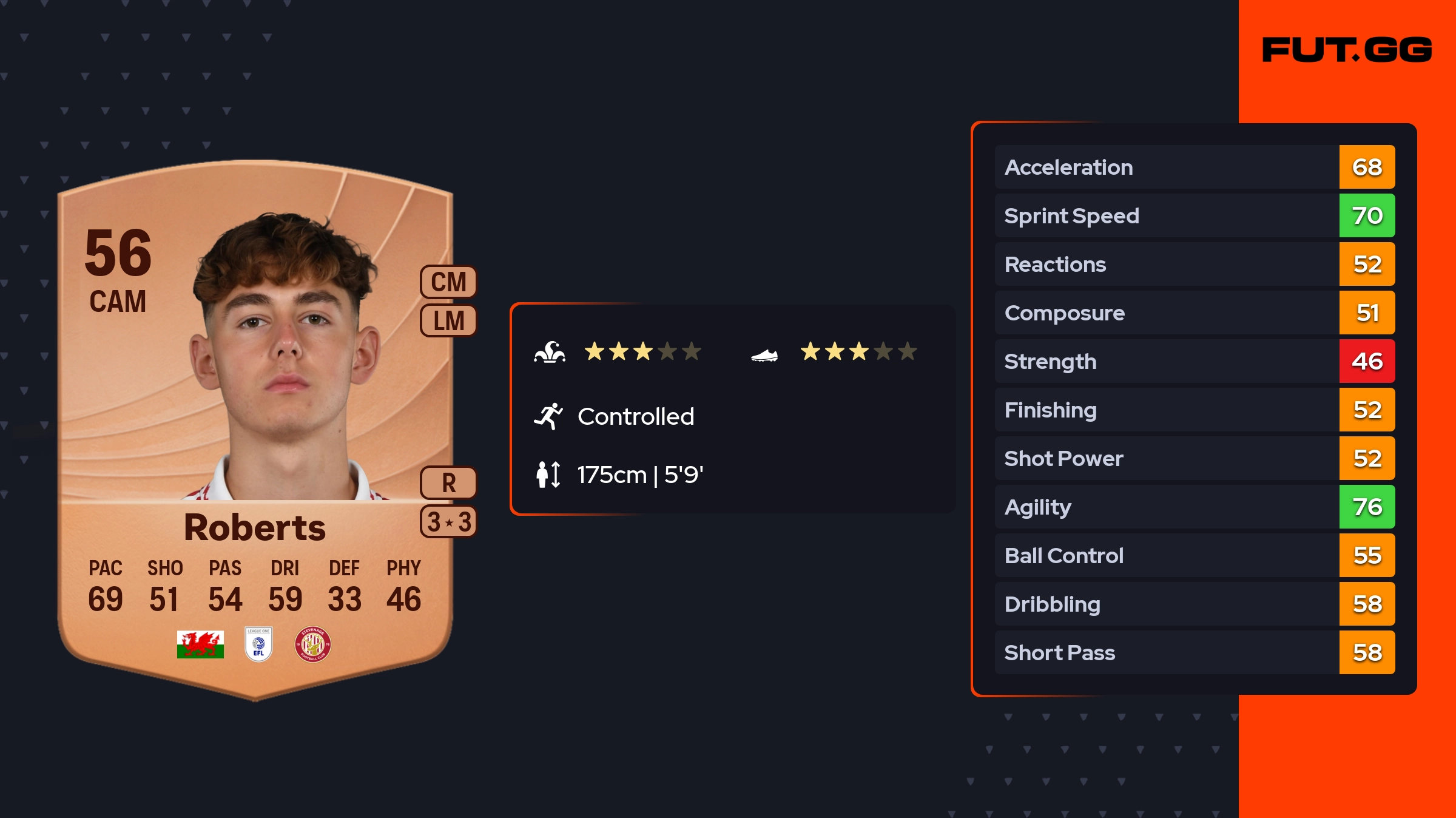Open the EFL League One badge

(x=258, y=644)
